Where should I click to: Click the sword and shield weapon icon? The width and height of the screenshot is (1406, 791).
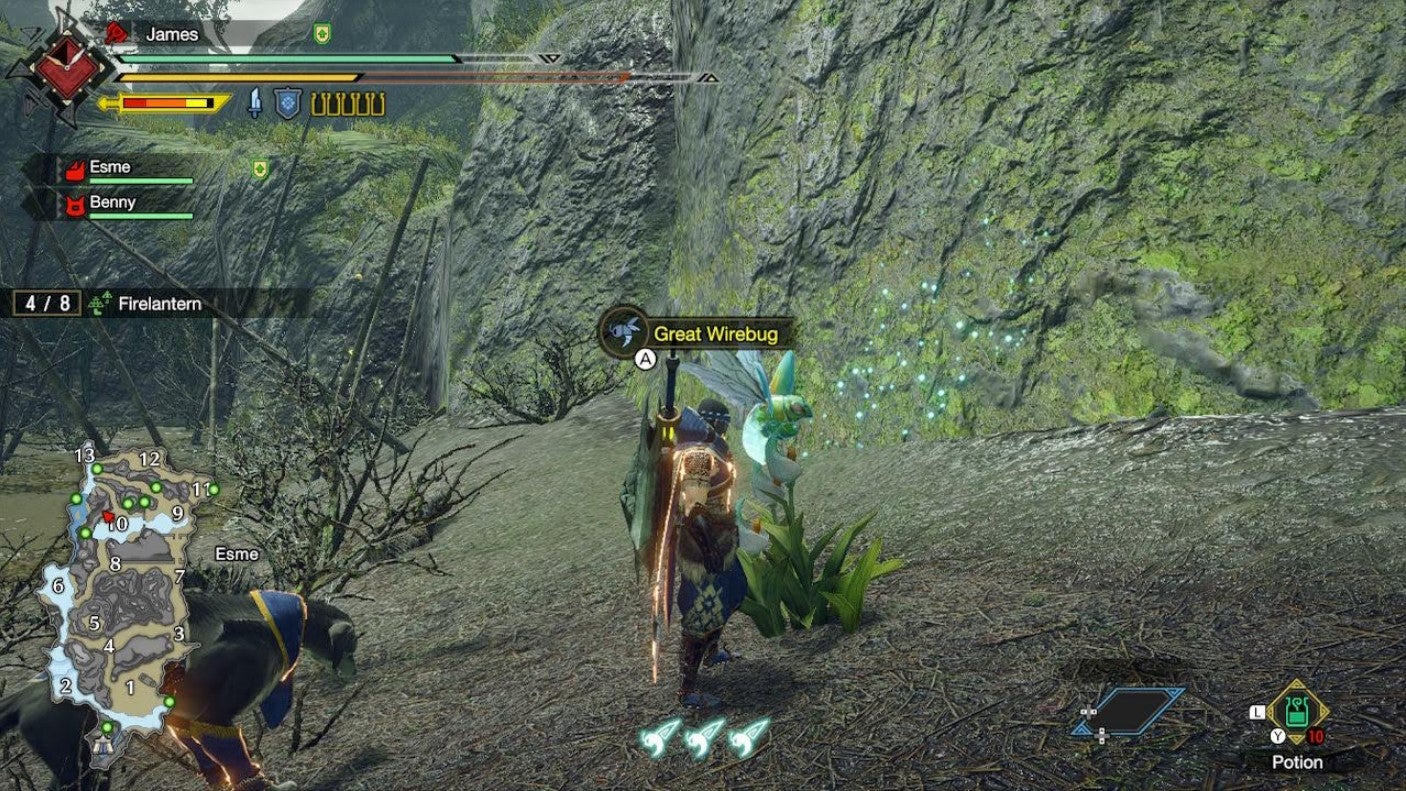(254, 103)
